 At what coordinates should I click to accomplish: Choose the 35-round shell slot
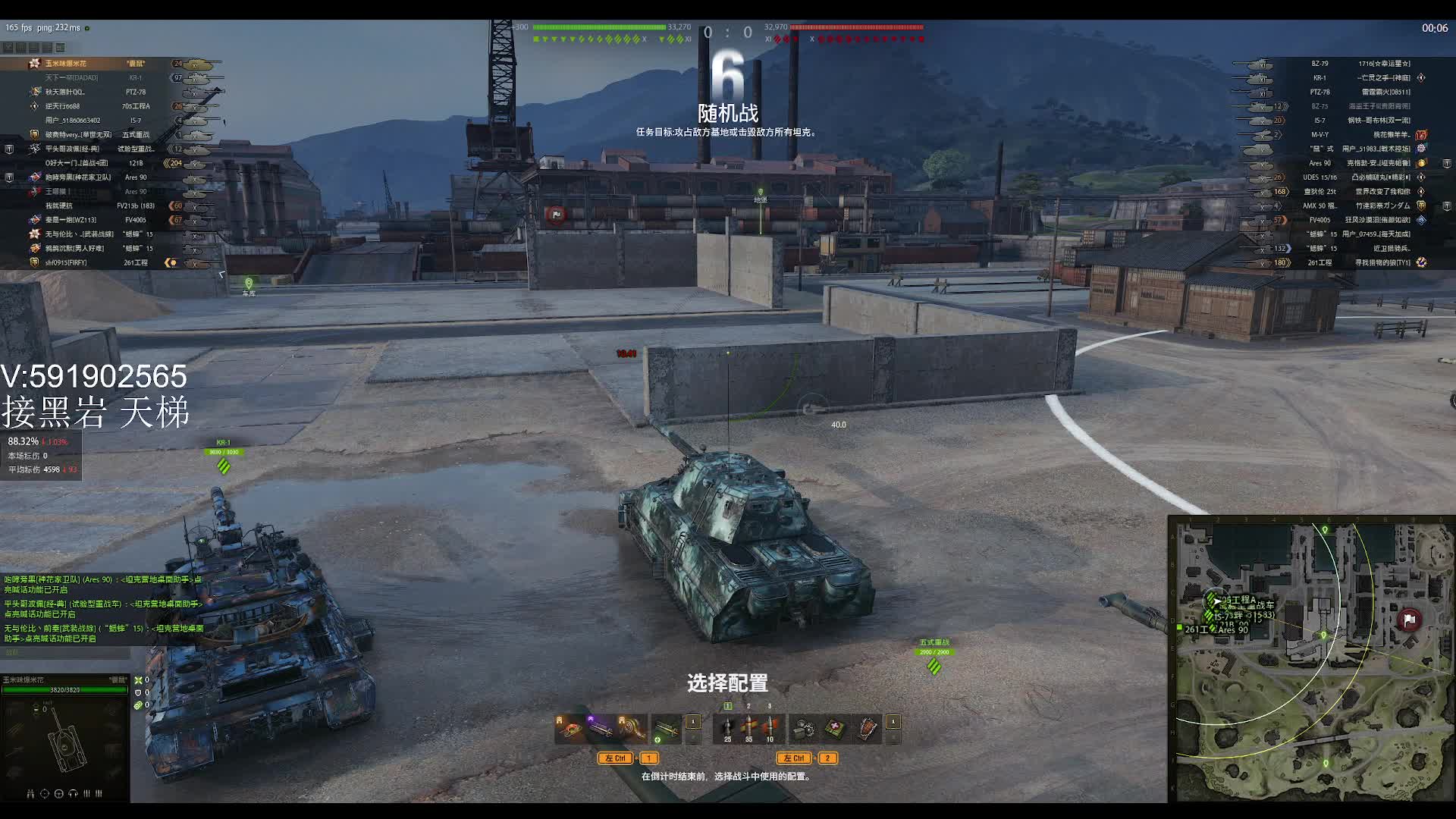click(x=748, y=728)
